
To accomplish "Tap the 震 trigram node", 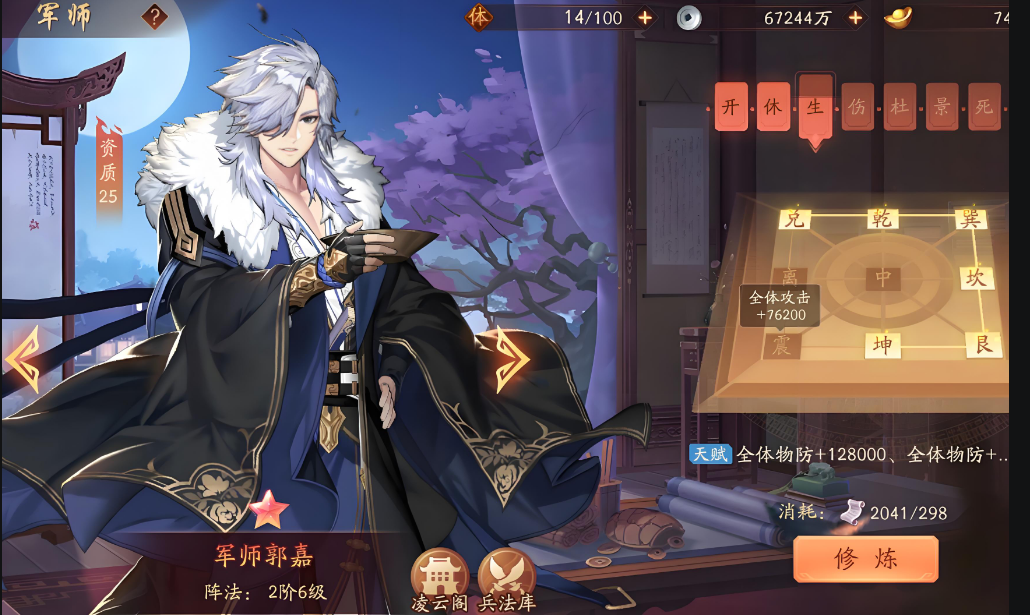I will coord(781,346).
